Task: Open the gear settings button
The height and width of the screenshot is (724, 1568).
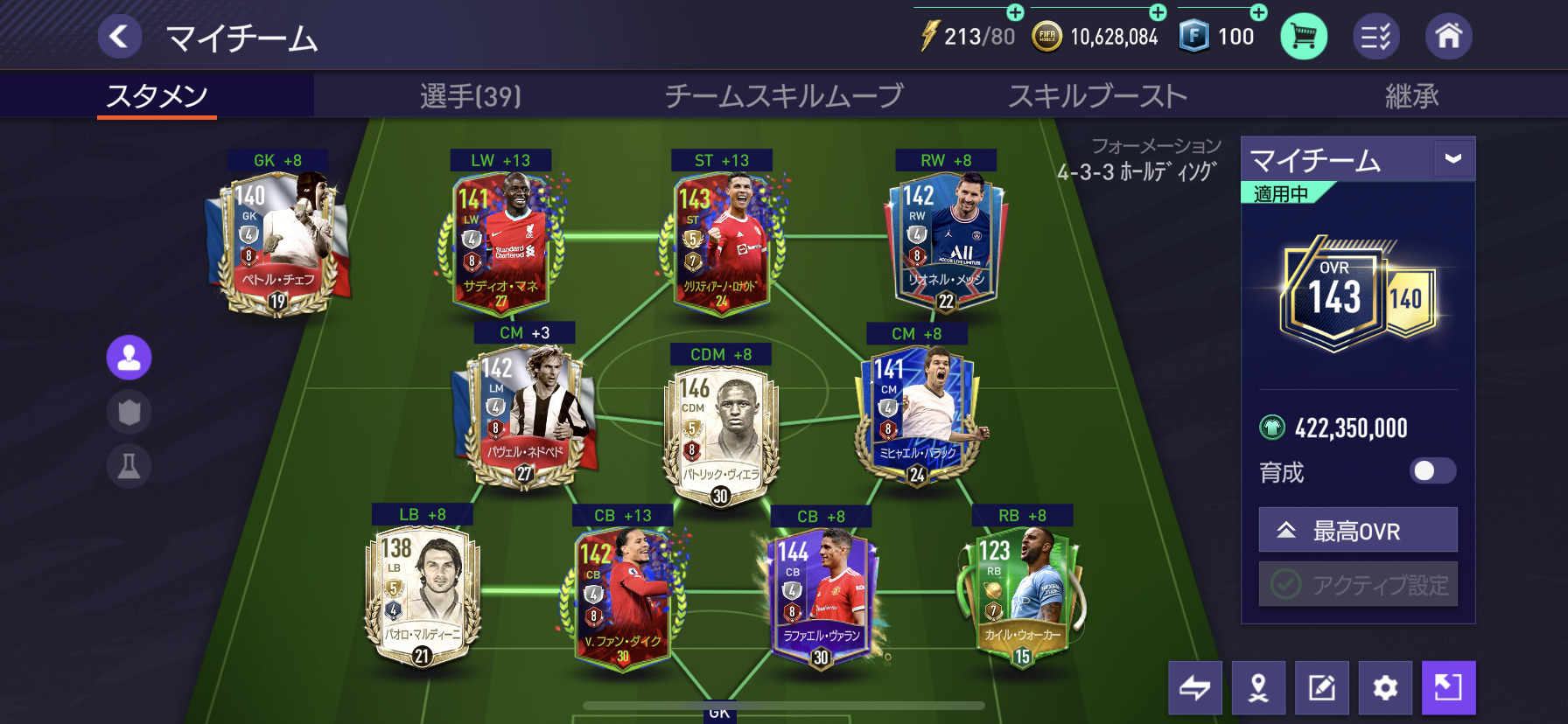Action: (1385, 688)
